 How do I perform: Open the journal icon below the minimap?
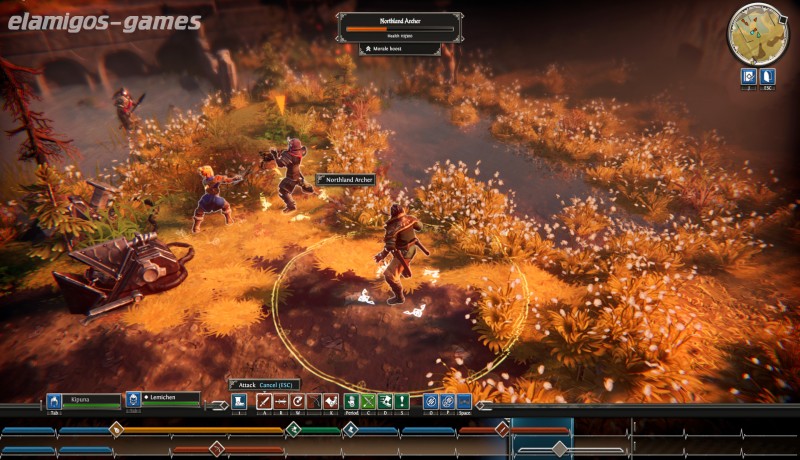(747, 76)
